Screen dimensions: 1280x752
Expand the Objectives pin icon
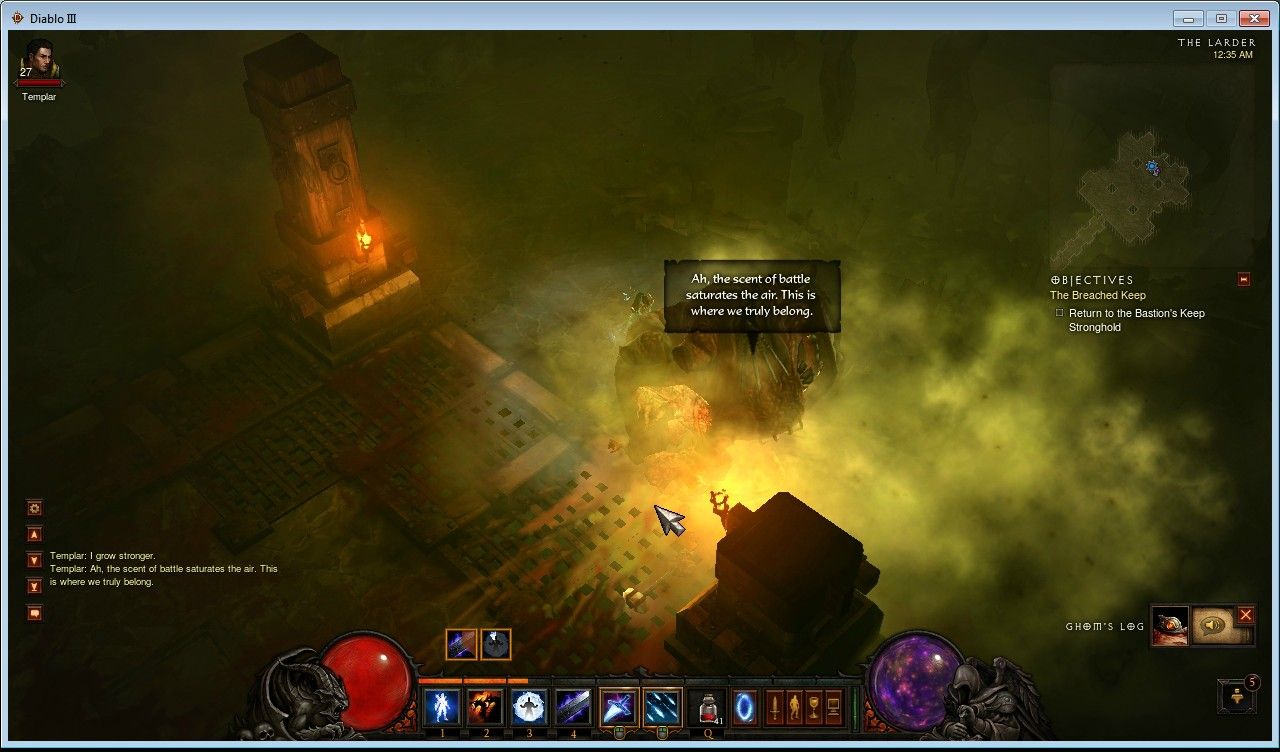click(x=1244, y=280)
